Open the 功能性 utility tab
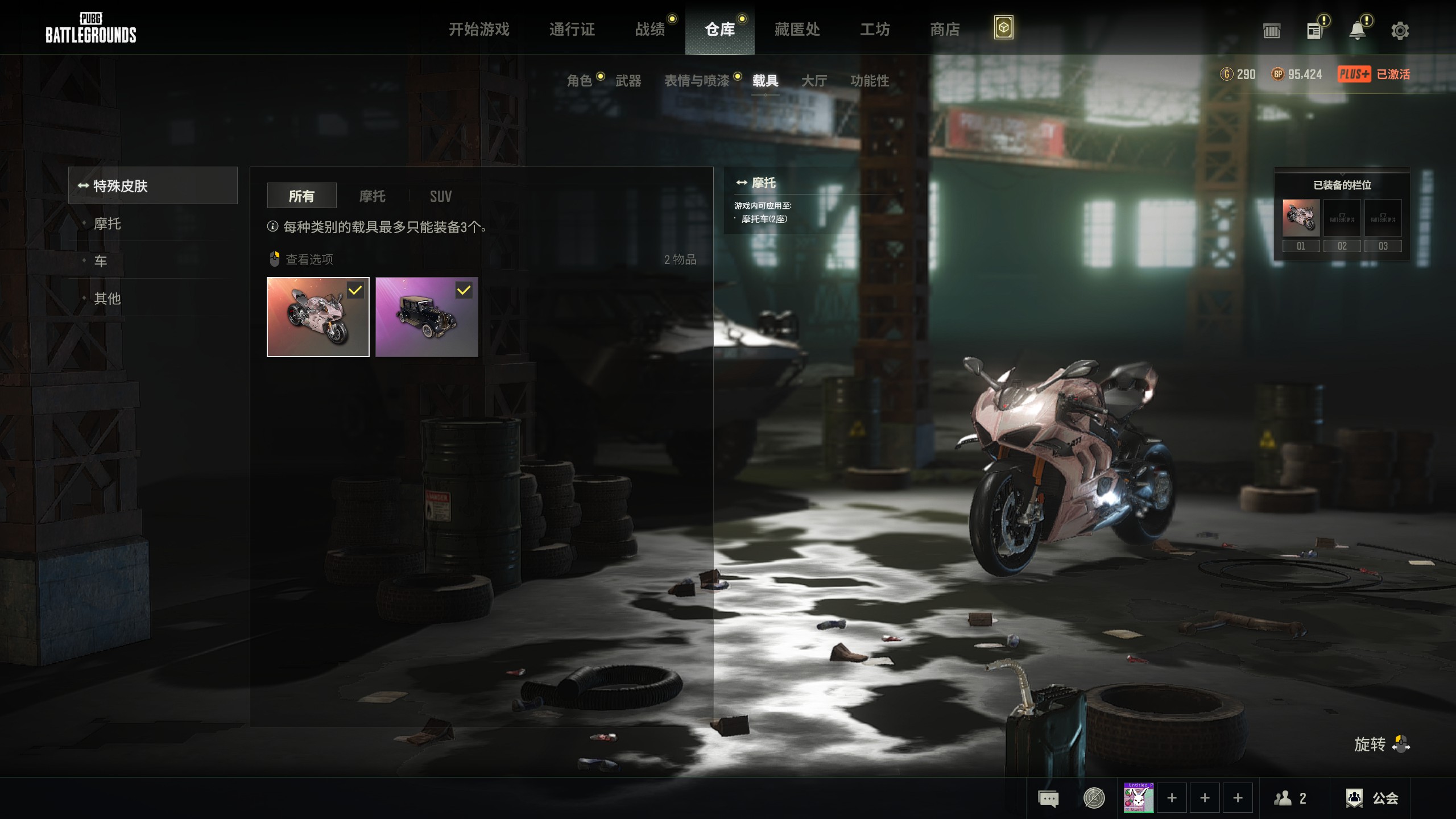 [869, 81]
